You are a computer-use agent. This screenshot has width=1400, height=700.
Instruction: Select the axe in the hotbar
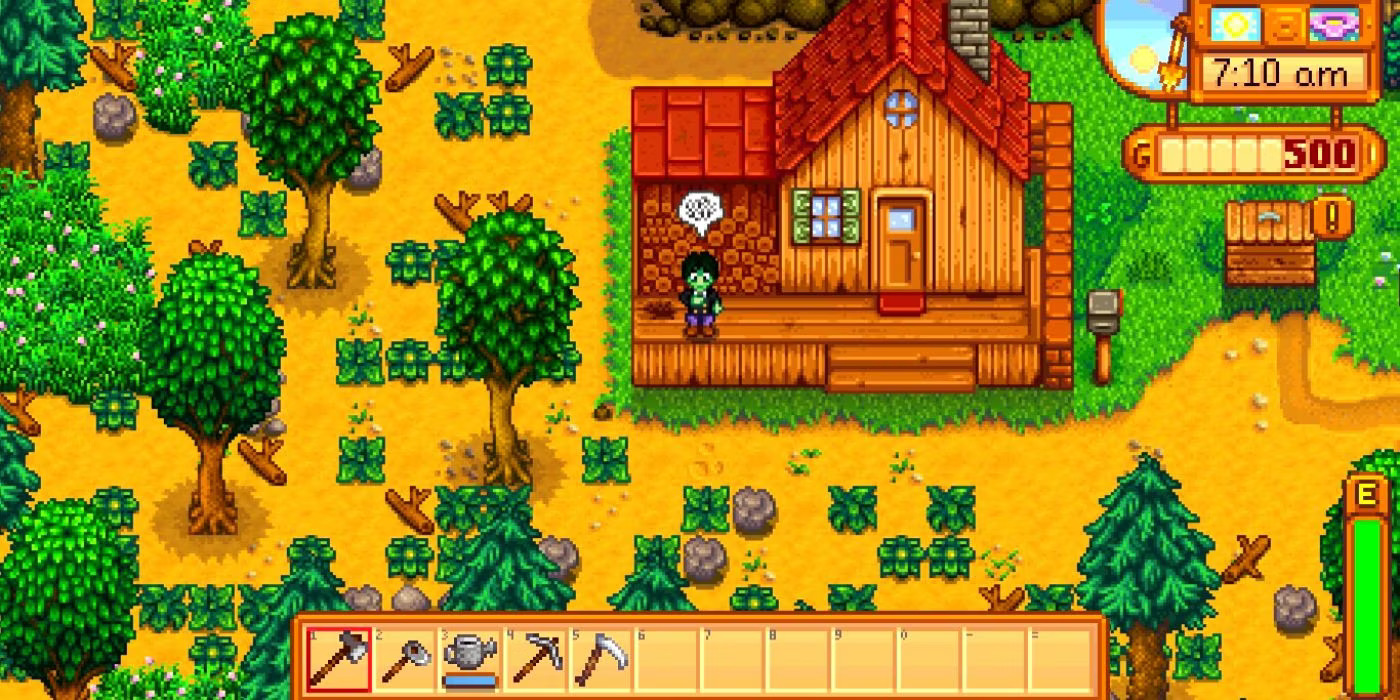(x=339, y=659)
